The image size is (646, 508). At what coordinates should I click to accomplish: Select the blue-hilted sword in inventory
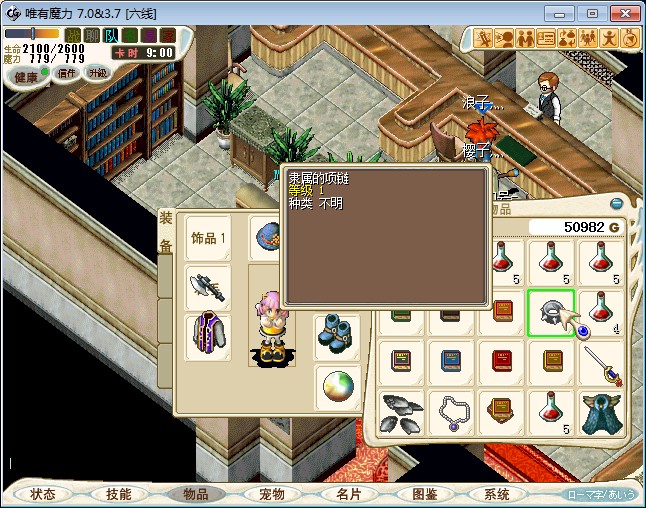[x=601, y=362]
